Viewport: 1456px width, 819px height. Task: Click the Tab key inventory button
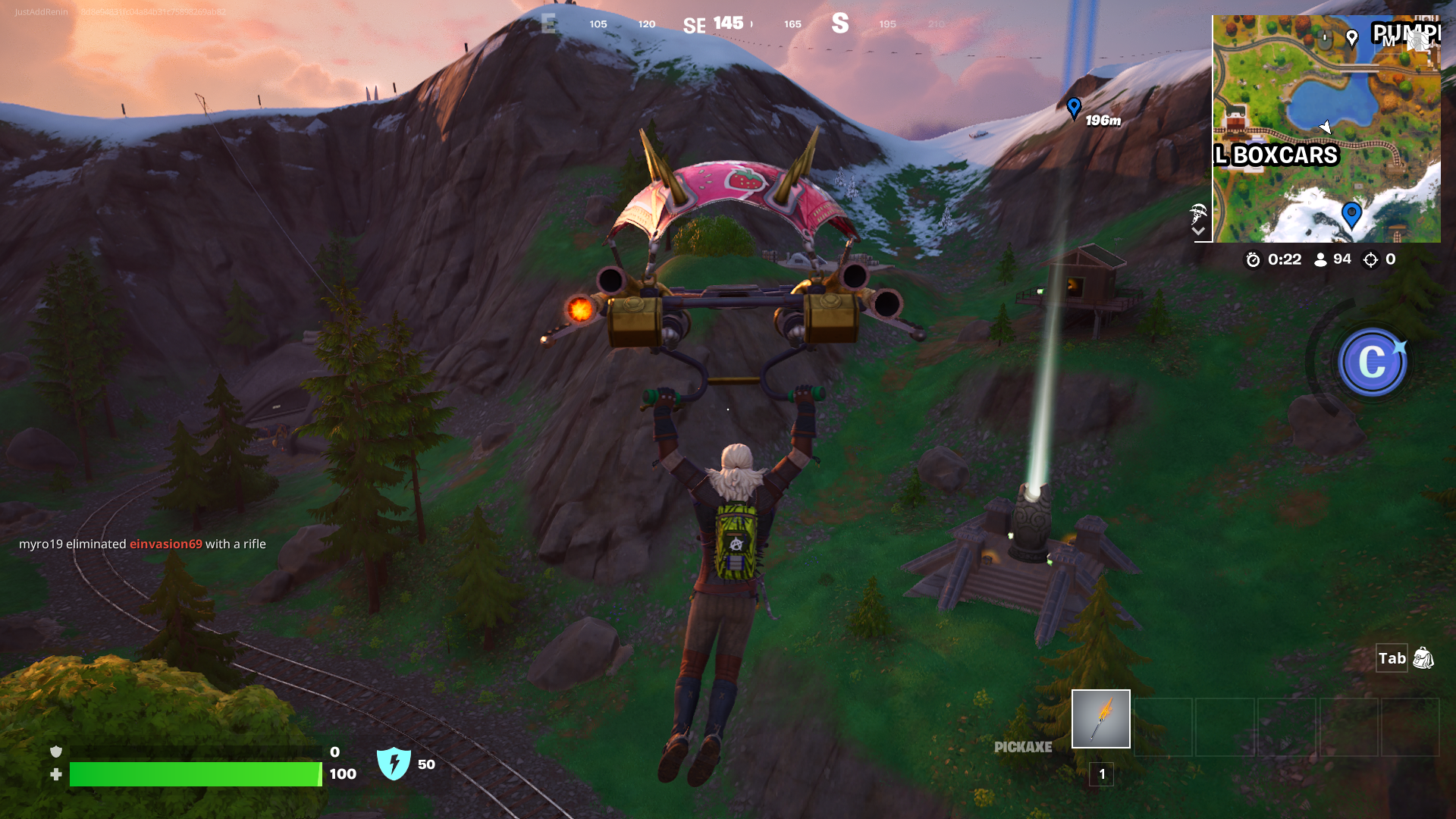pos(1392,659)
